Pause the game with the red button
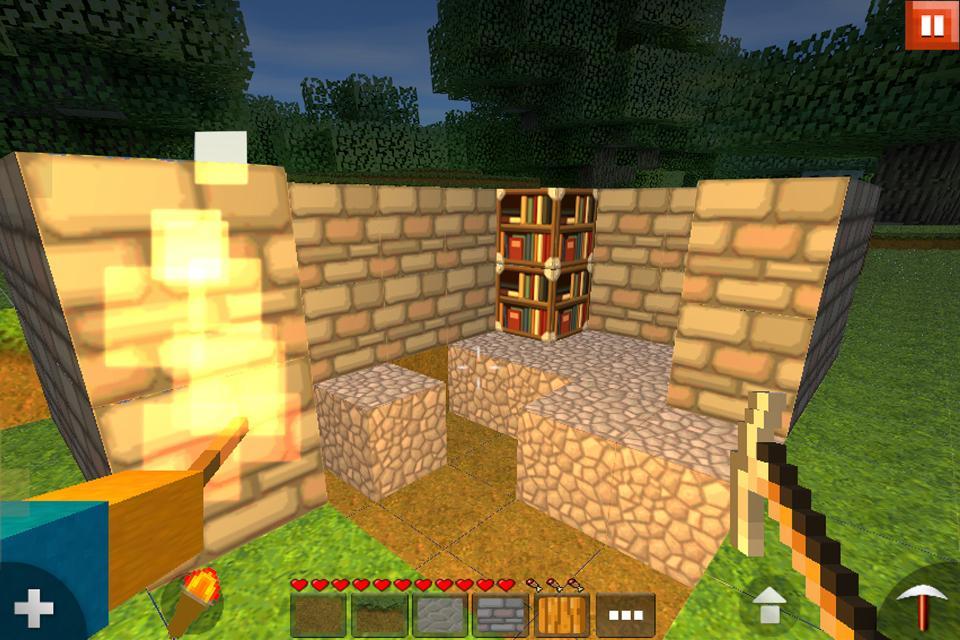960x640 pixels. tap(932, 25)
